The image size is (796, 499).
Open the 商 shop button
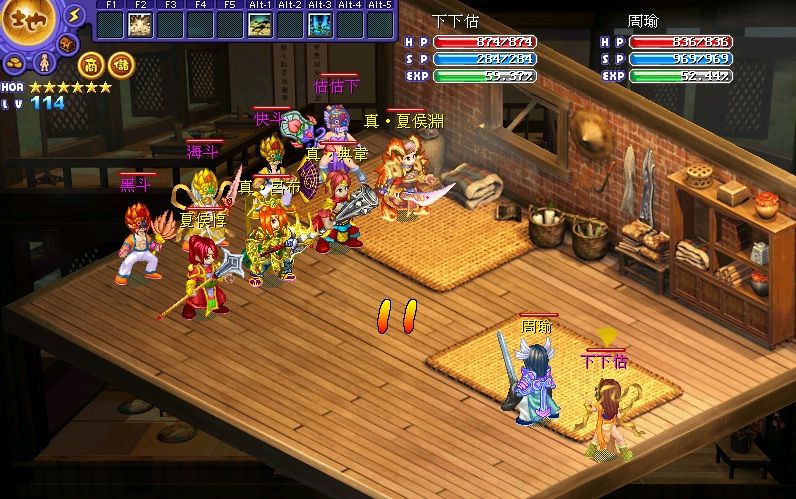[89, 63]
